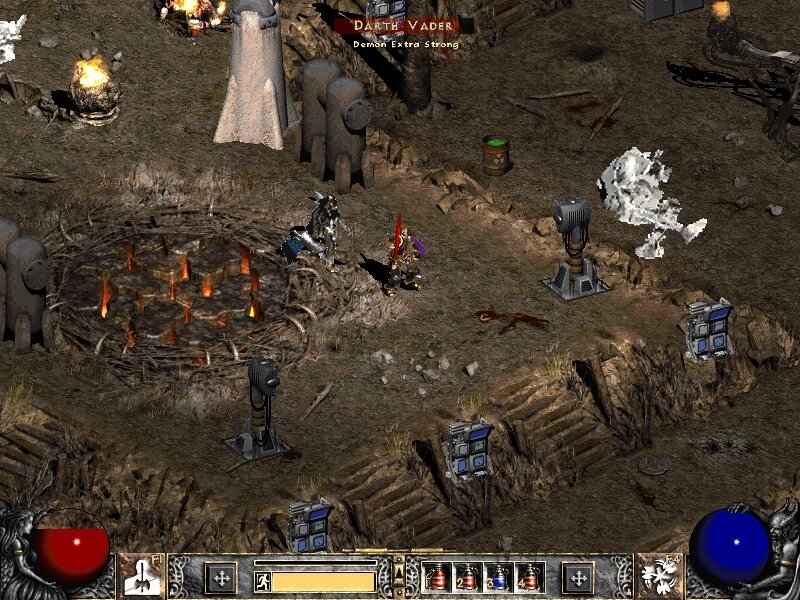The height and width of the screenshot is (600, 800).
Task: Open the left-hand attack skill selector
Action: (x=141, y=577)
